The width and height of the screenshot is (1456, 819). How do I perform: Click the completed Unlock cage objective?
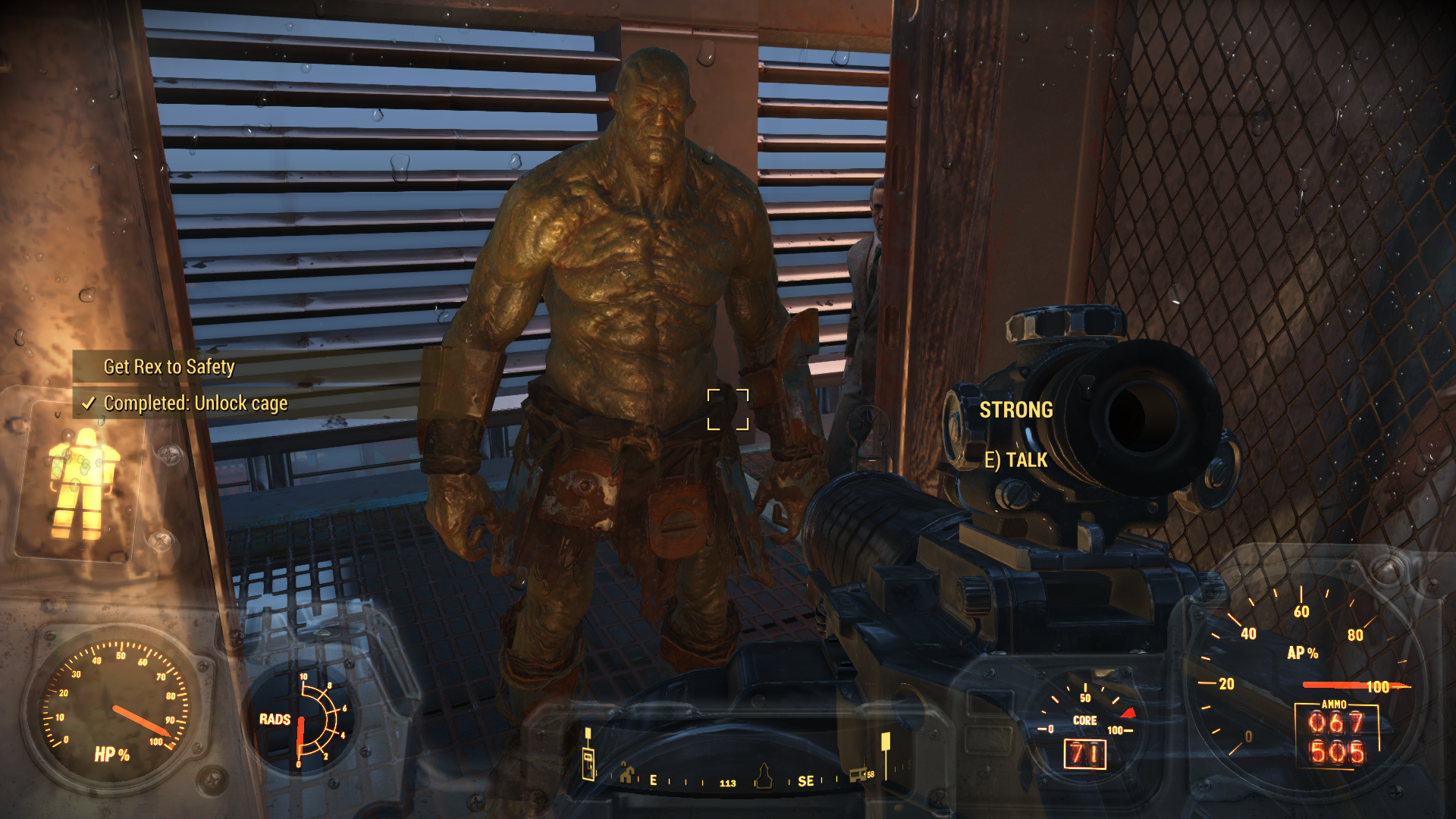click(x=195, y=403)
